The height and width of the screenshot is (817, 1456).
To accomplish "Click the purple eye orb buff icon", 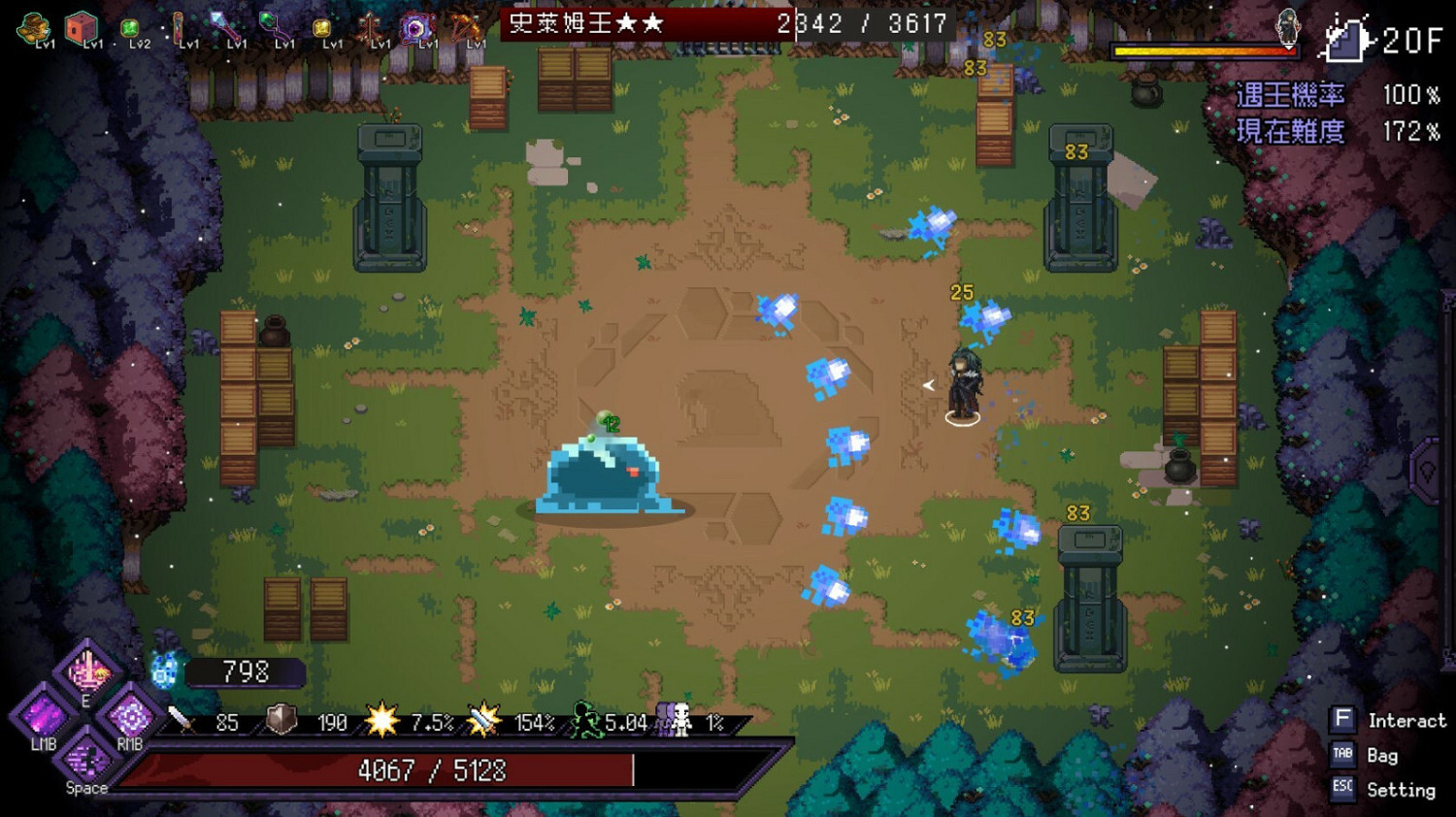I will click(x=417, y=26).
